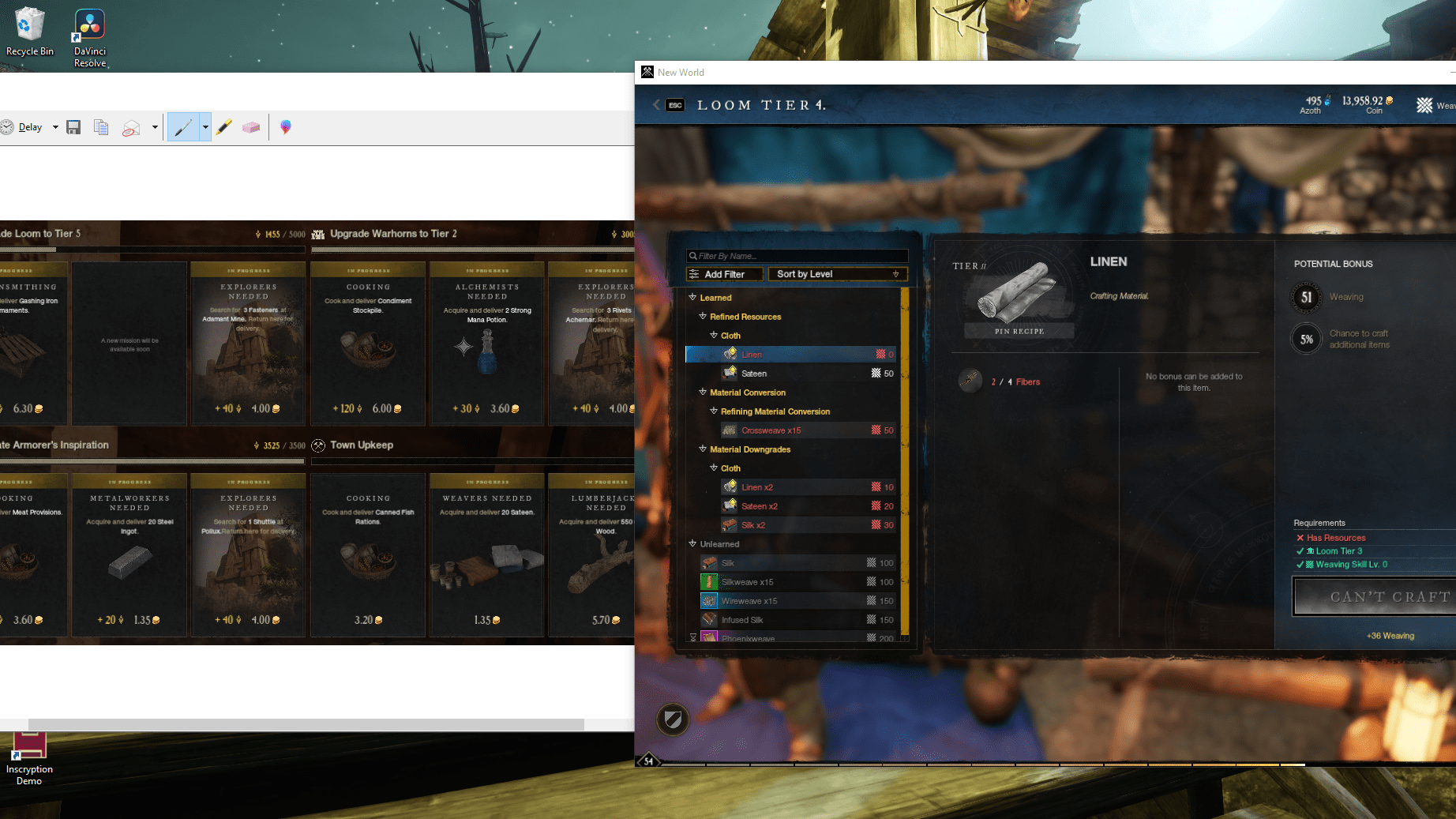Image resolution: width=1456 pixels, height=819 pixels.
Task: Email the snip via the envelope icon
Action: [132, 126]
